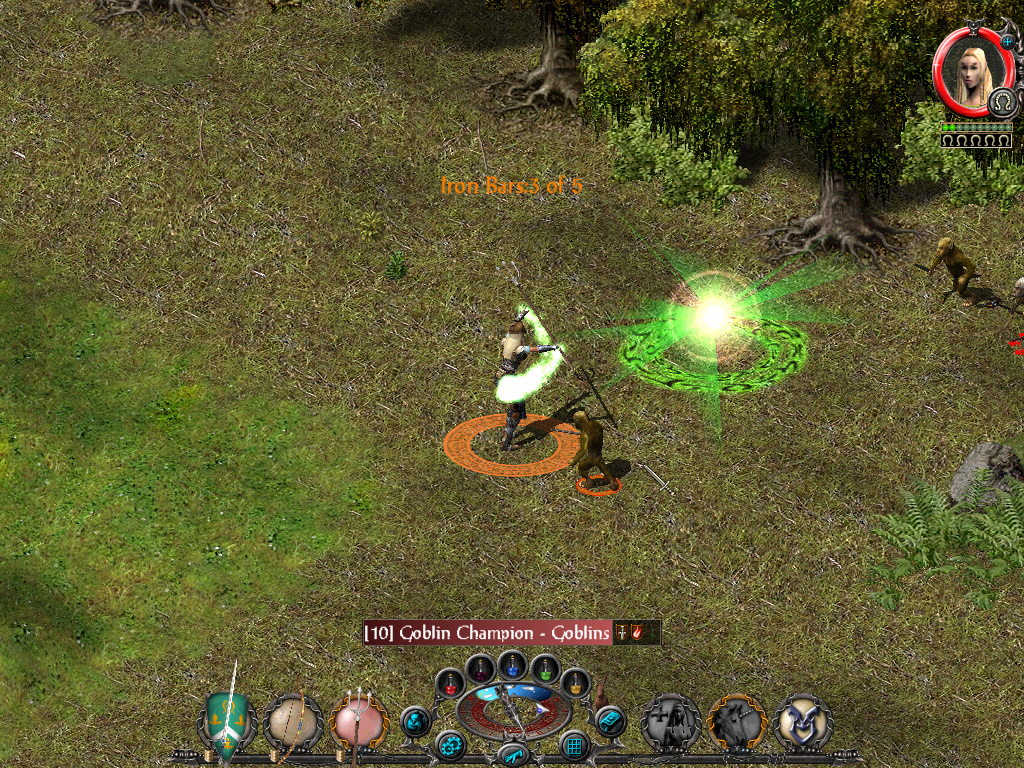The image size is (1024, 768).
Task: Open the blue gear options button
Action: pyautogui.click(x=450, y=745)
